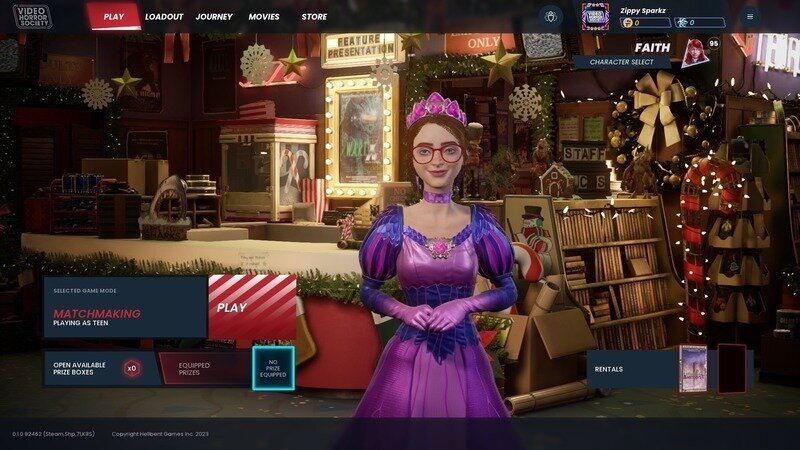Open the Movies tab
The image size is (800, 450).
point(264,16)
